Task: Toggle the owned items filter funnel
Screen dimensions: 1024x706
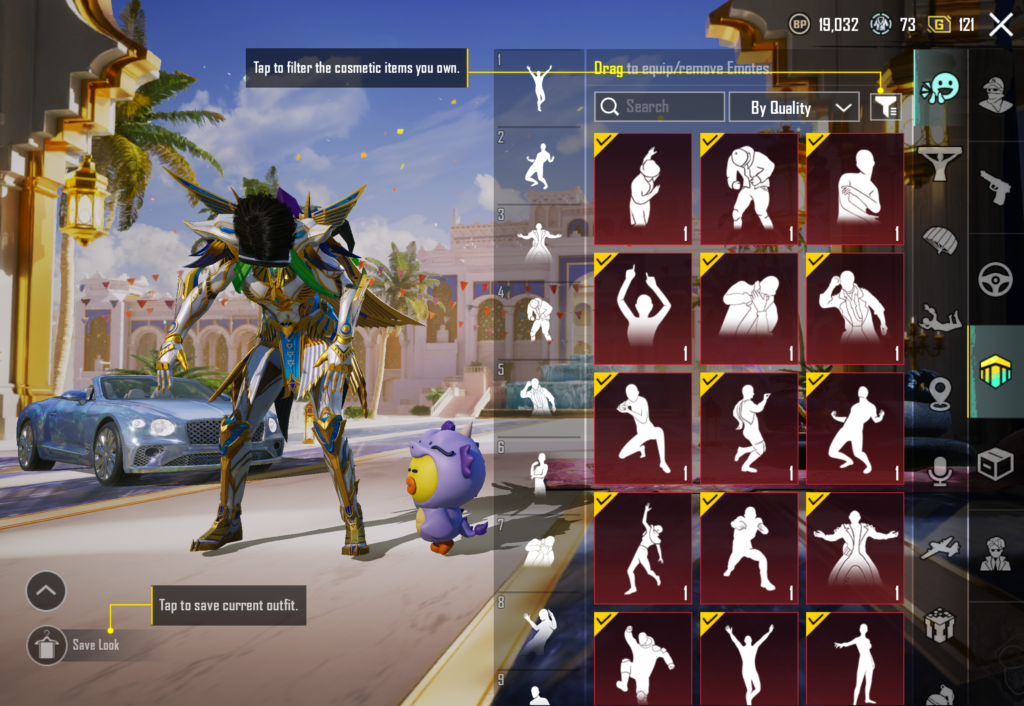Action: [x=885, y=107]
